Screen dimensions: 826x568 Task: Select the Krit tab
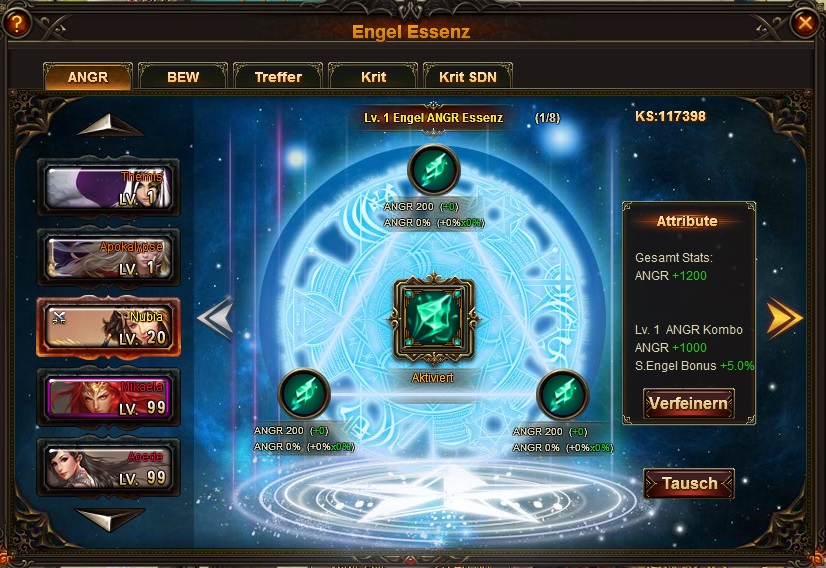click(x=373, y=77)
